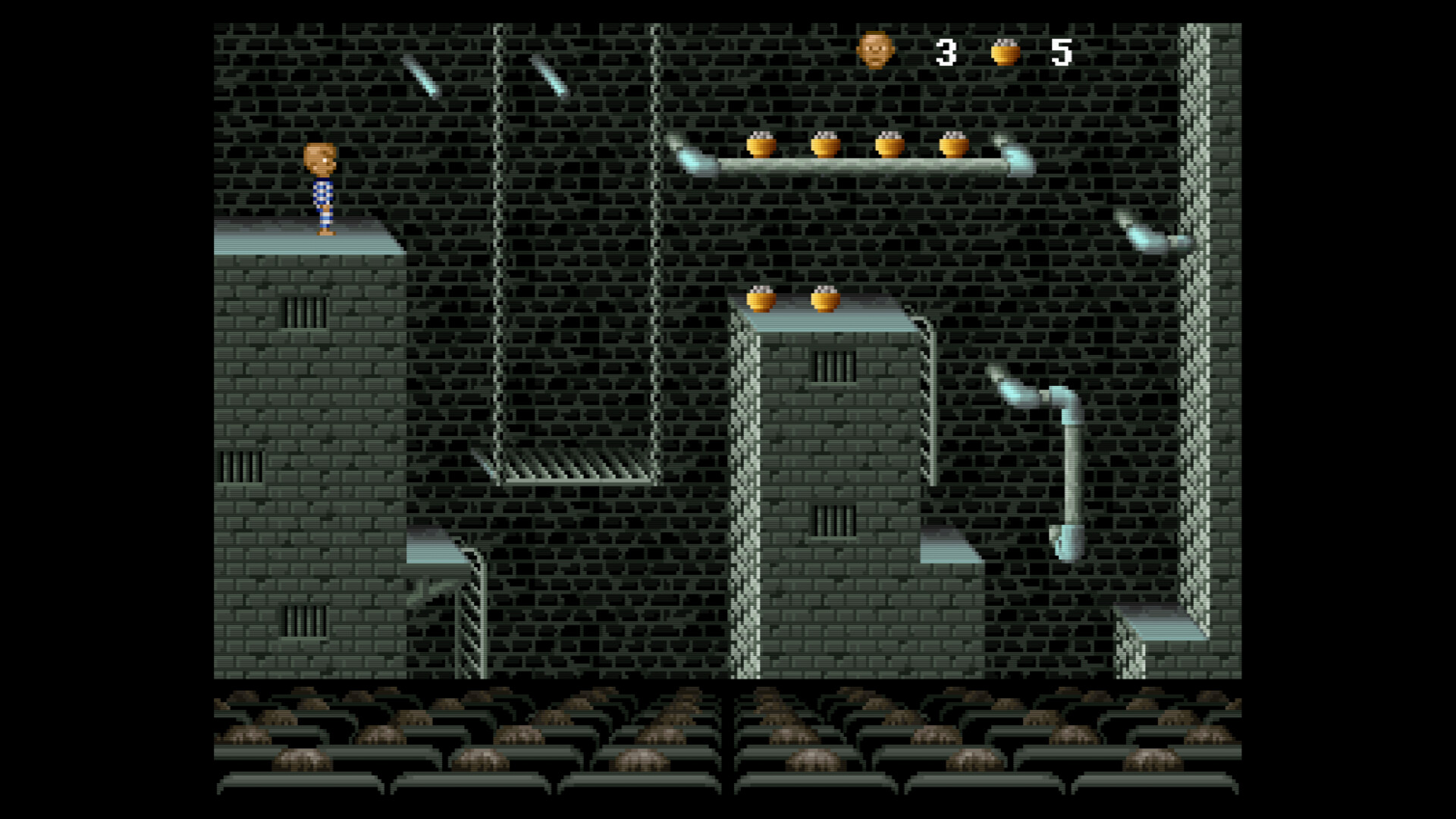Screen dimensions: 1456x819
Task: Select the bowl counter icon beside the 5
Action: [x=1005, y=52]
